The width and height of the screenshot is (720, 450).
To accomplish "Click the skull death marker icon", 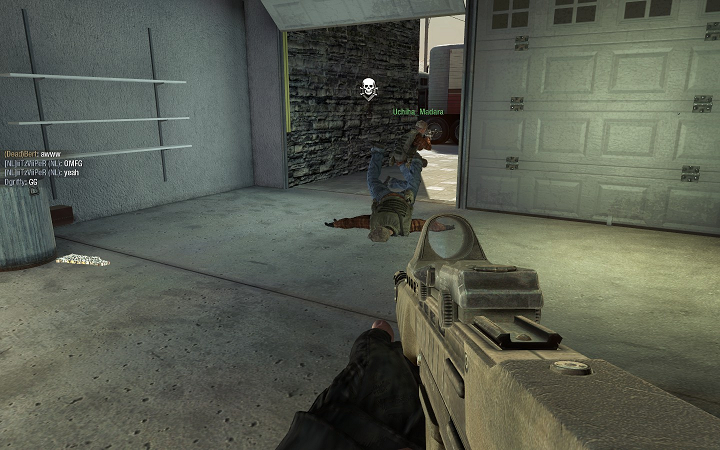I will [x=368, y=89].
